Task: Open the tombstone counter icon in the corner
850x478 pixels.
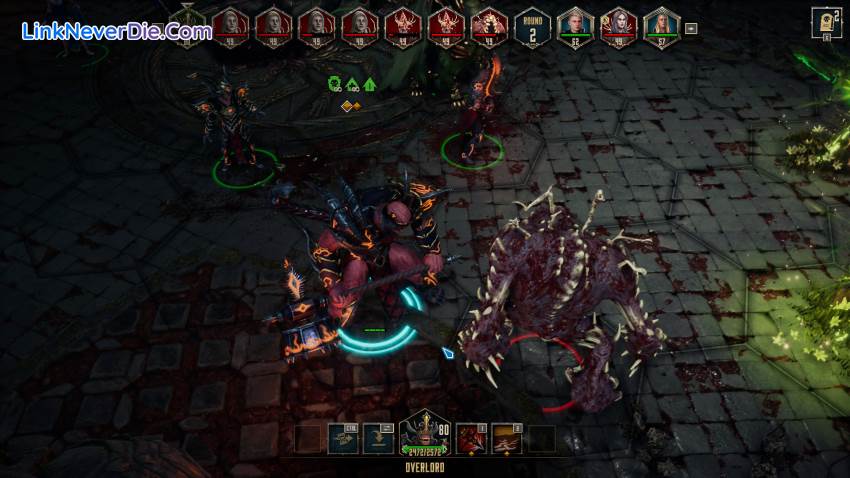Action: click(827, 22)
